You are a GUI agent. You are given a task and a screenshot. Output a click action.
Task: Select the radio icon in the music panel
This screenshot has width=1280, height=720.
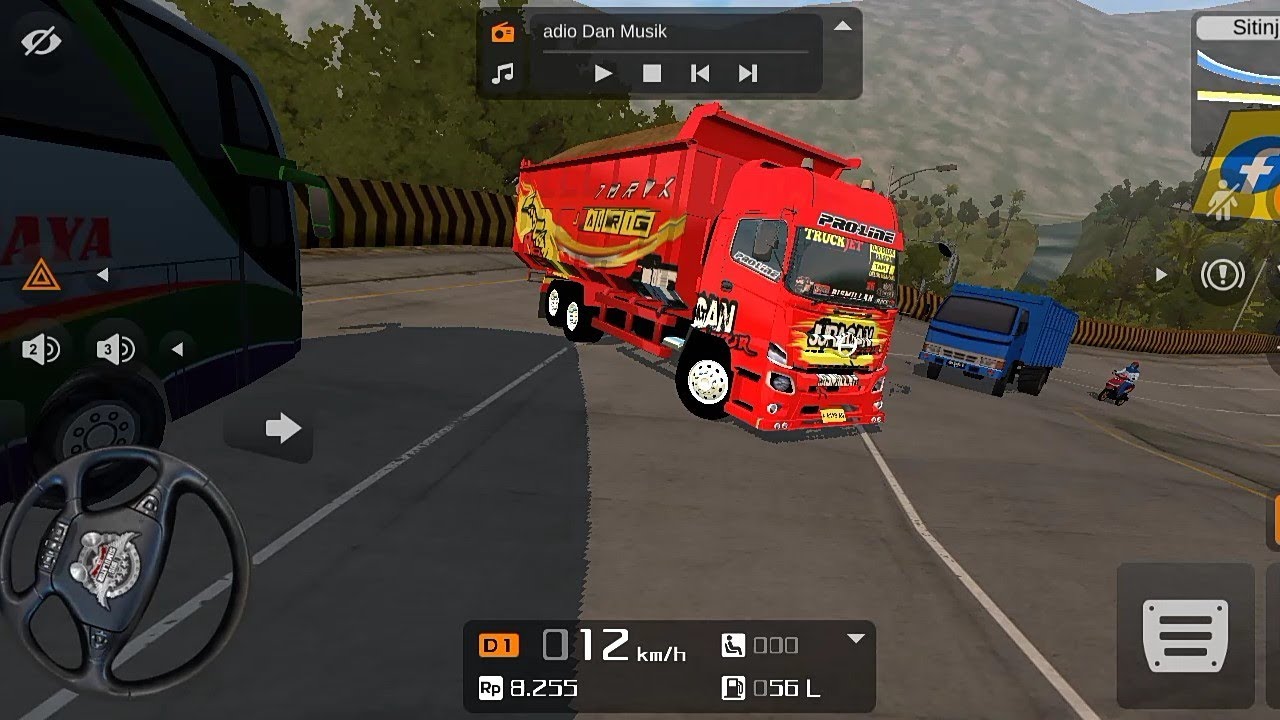click(502, 33)
